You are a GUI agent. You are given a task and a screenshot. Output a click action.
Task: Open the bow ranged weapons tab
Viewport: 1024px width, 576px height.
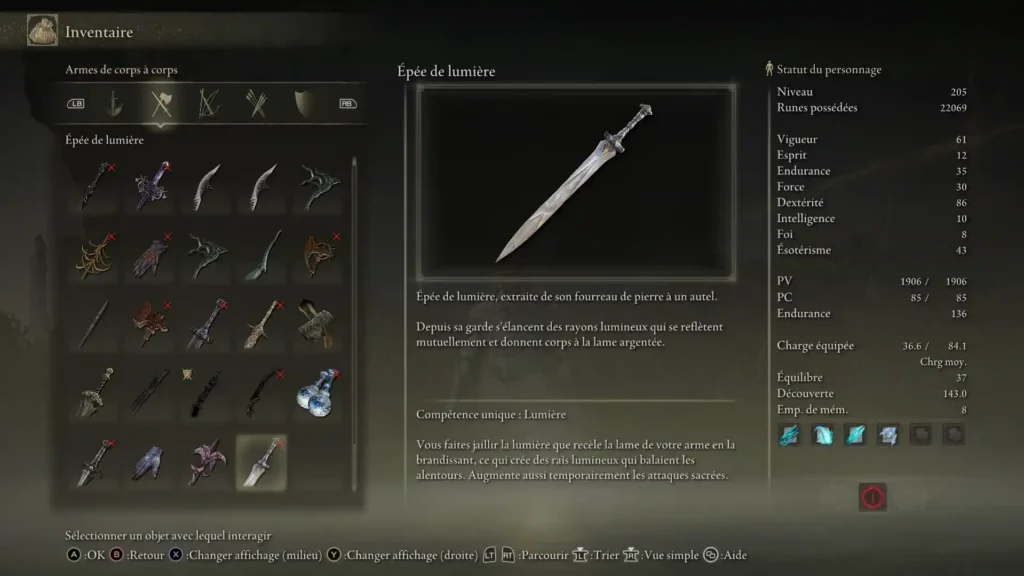click(x=209, y=102)
